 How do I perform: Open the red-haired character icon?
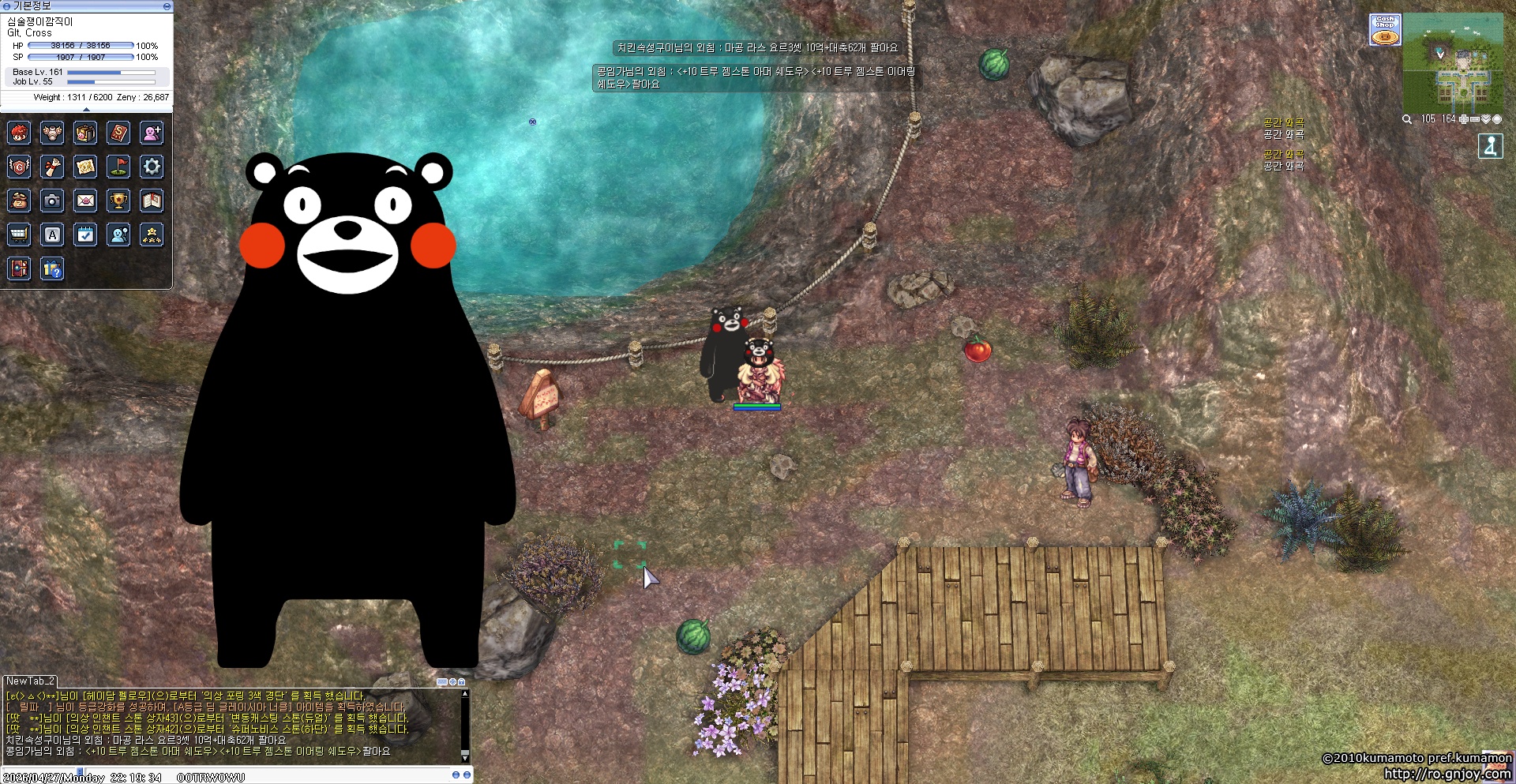click(x=19, y=133)
